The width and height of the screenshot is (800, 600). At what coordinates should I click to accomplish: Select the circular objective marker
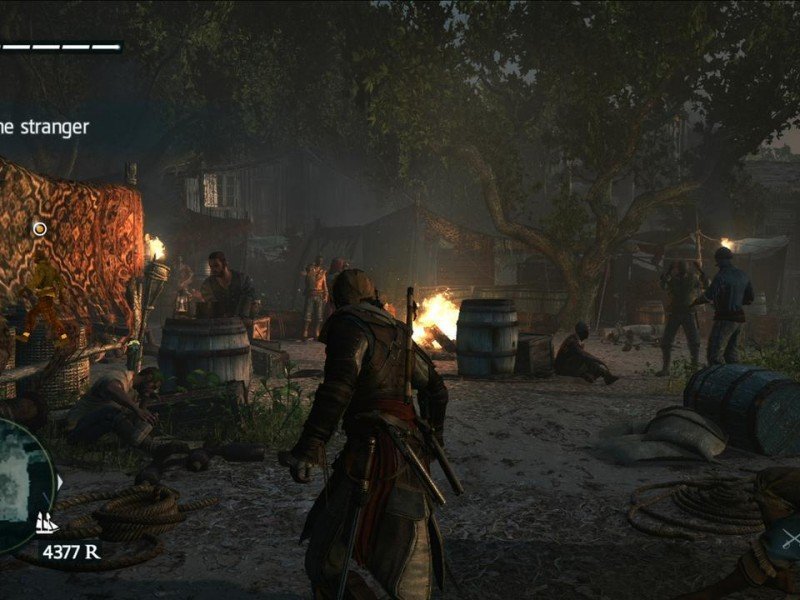[x=40, y=229]
